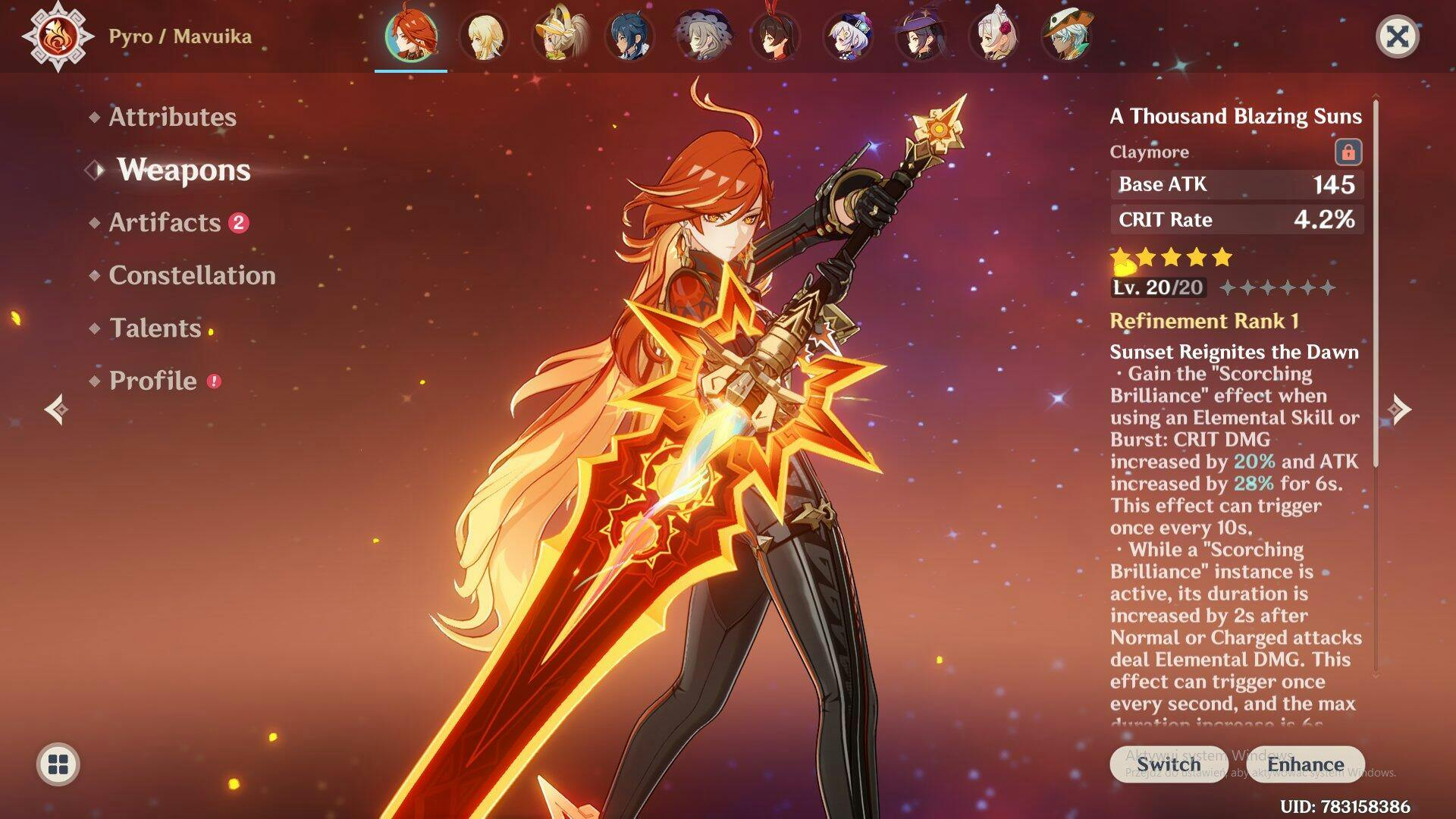
Task: Go to the next character with right arrow
Action: 1400,409
